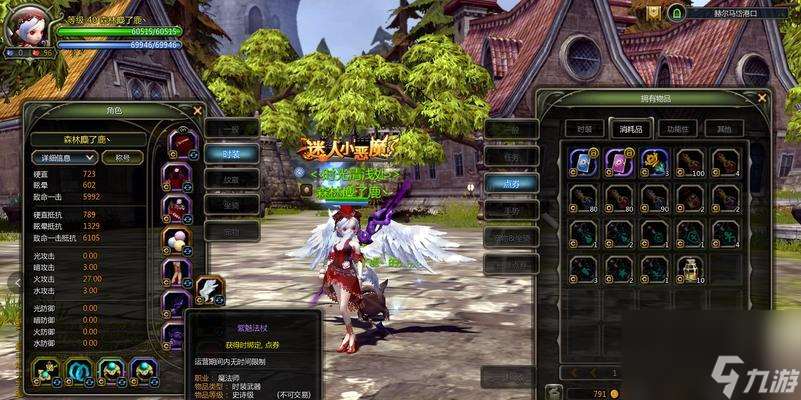Close the 拥有物品 inventory panel
Image resolution: width=801 pixels, height=400 pixels.
tap(762, 97)
